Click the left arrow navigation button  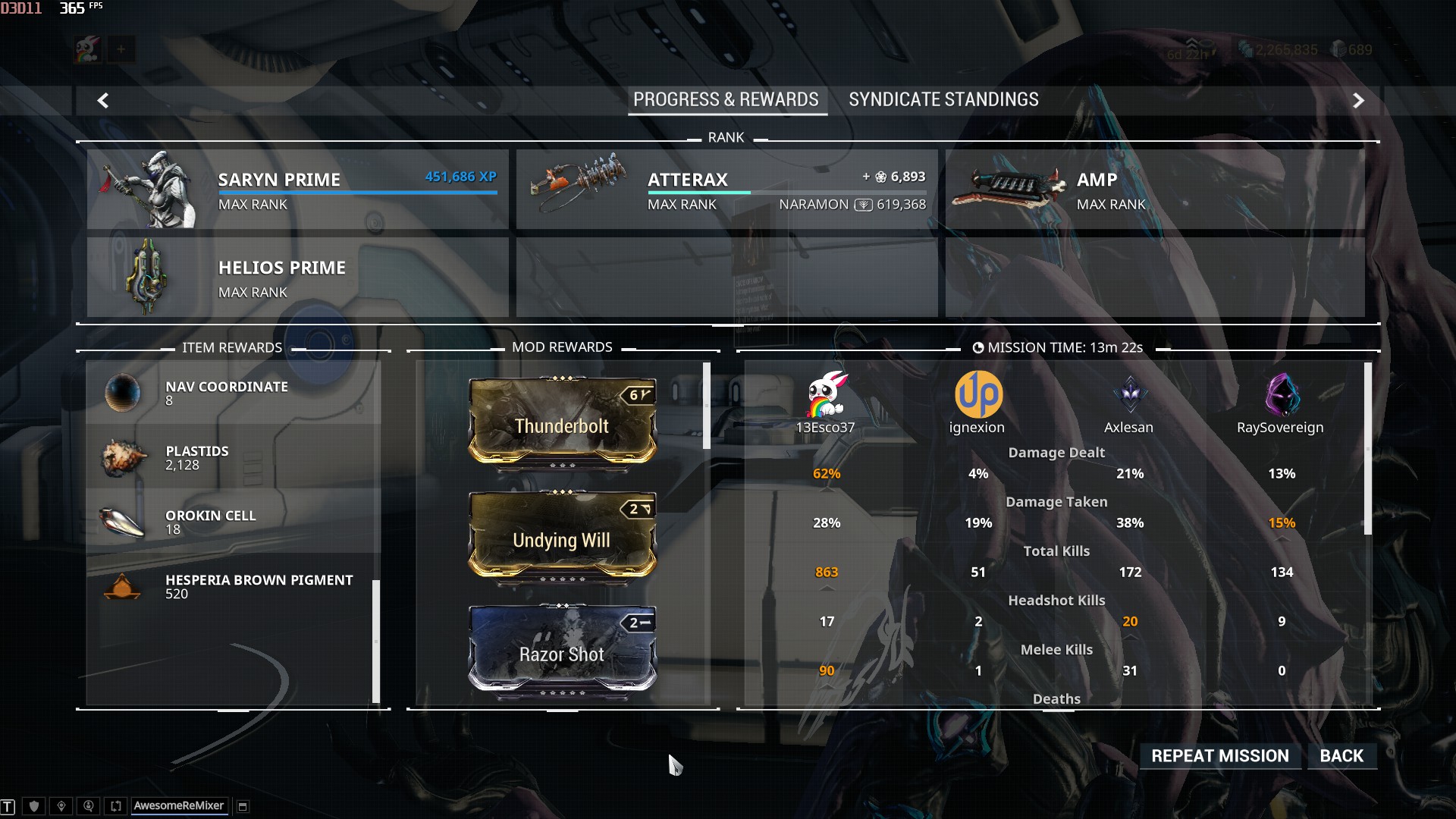click(x=103, y=100)
